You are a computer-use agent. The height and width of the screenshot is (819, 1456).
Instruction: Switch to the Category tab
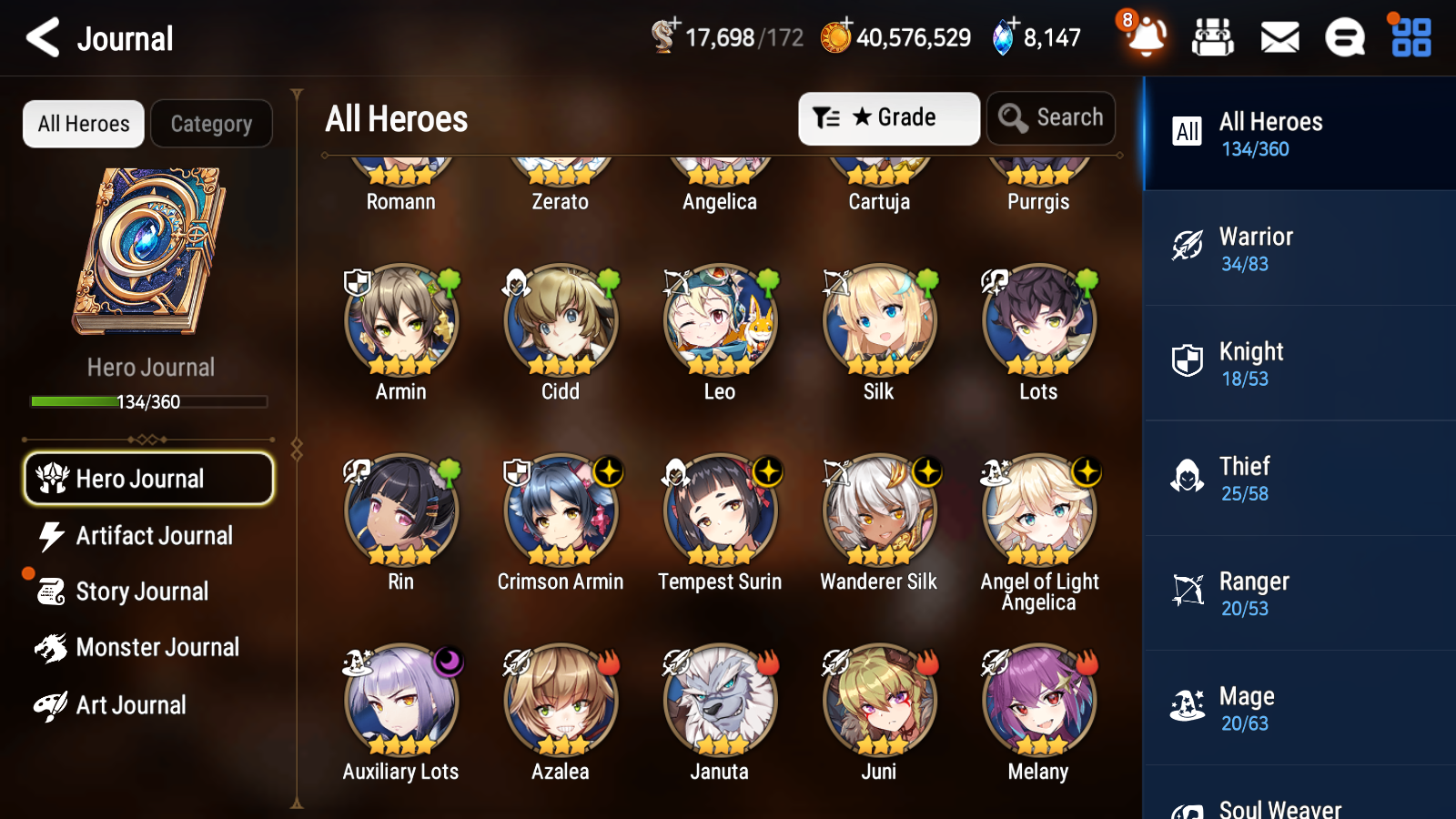click(212, 124)
